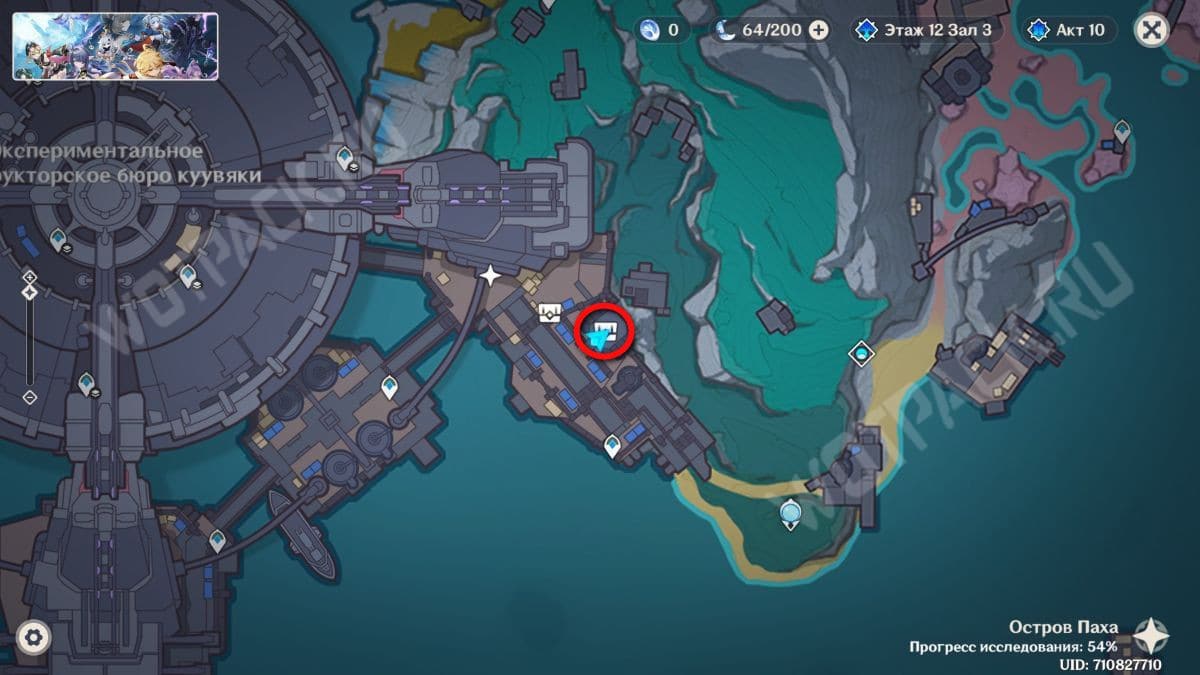Select the white four-pointed star marker

490,275
